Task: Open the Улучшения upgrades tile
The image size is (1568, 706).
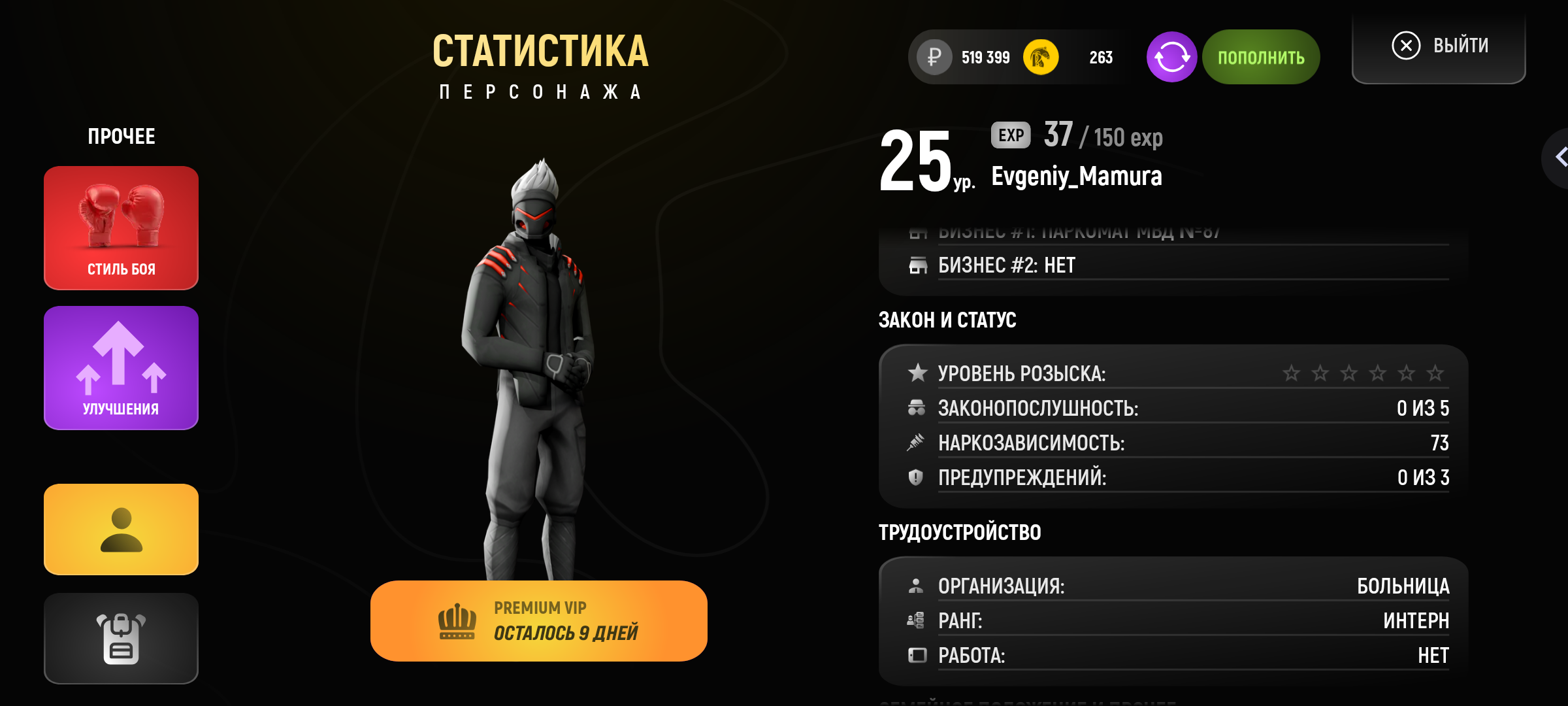Action: [121, 367]
